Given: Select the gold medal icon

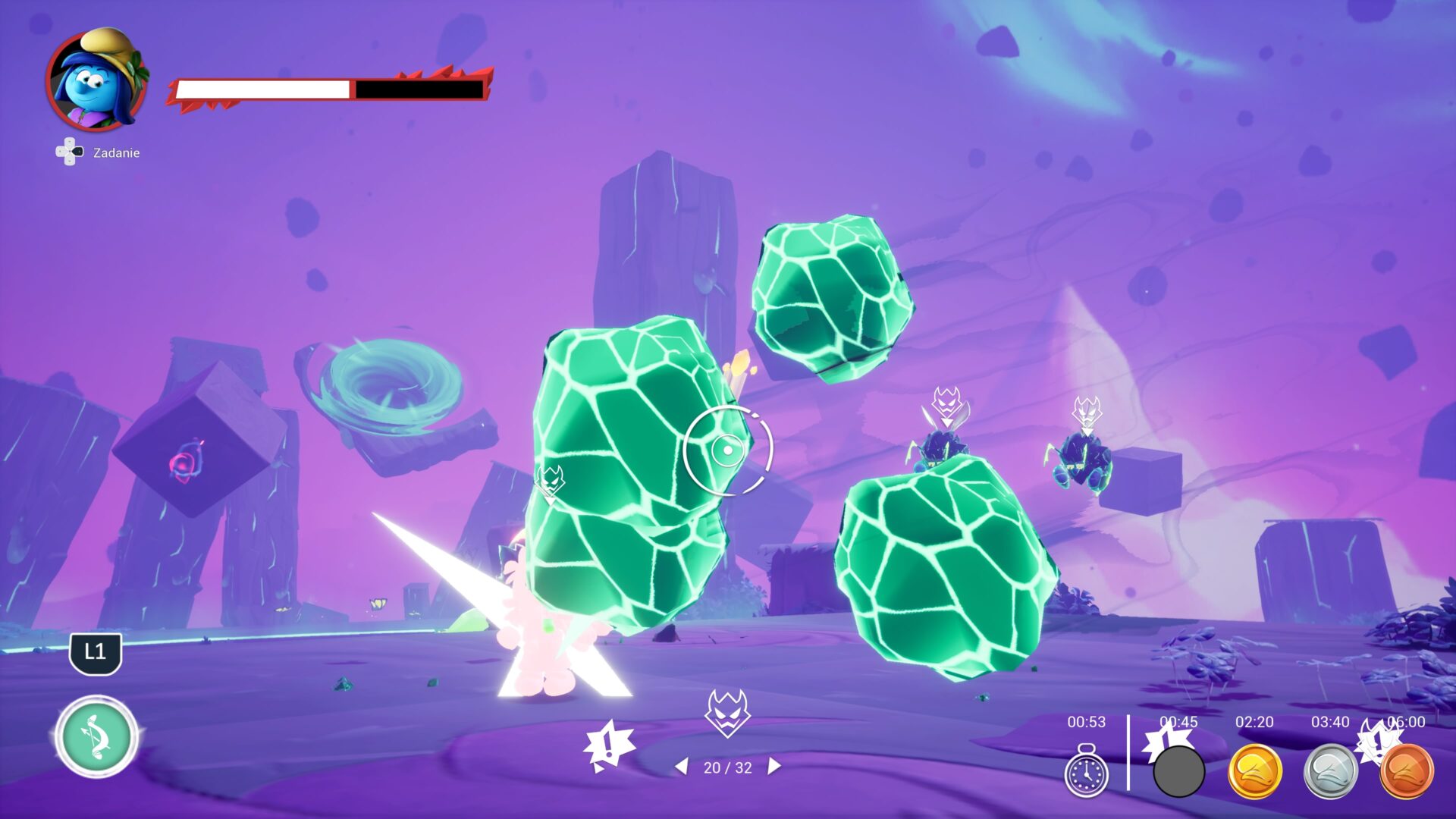Looking at the screenshot, I should pyautogui.click(x=1254, y=772).
